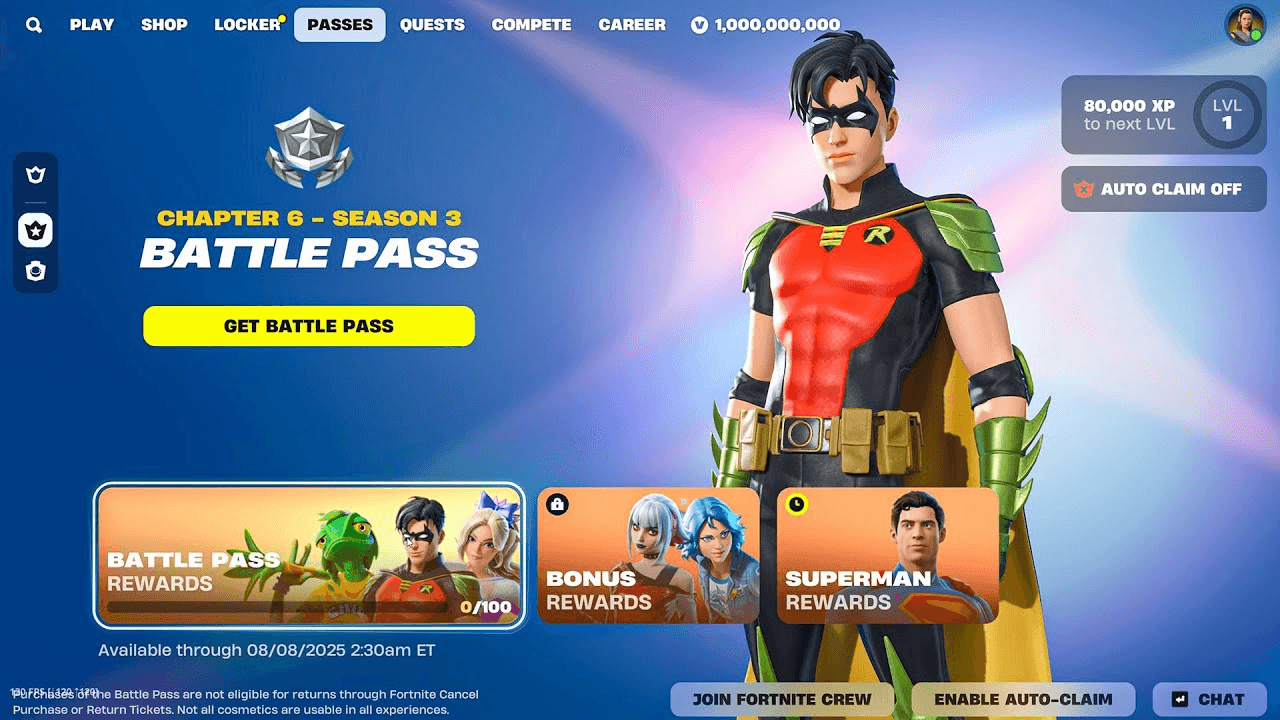Select the Fortnite Crew crown icon in sidebar
This screenshot has width=1280, height=720.
[x=35, y=174]
